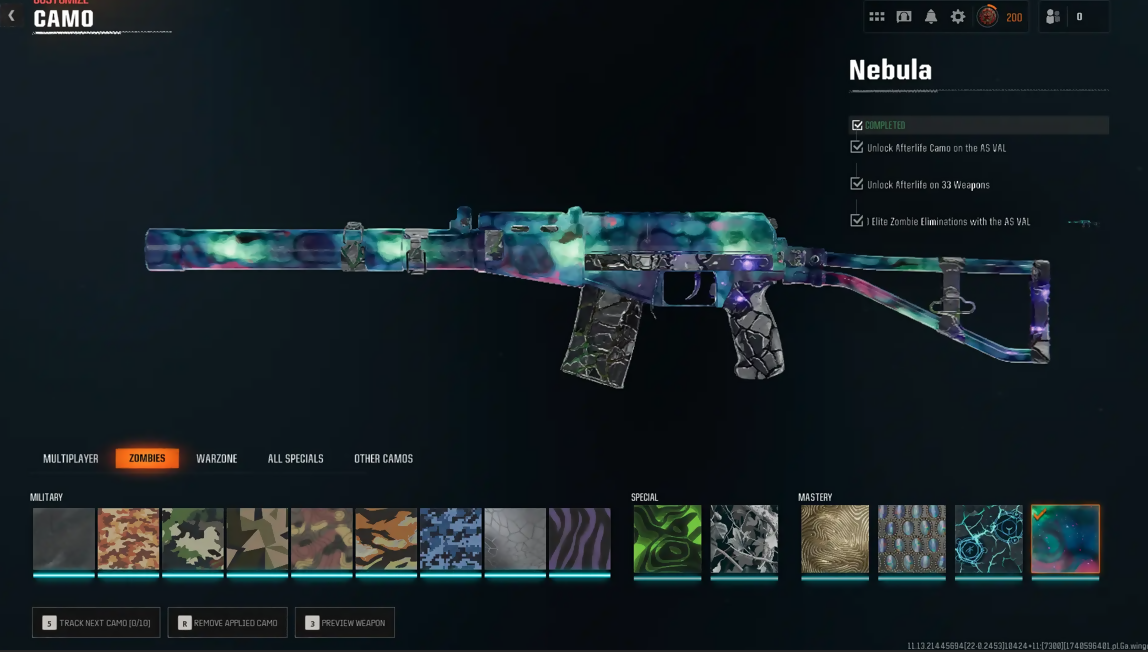Select the purple zebra stripe camo
The height and width of the screenshot is (652, 1148).
(x=580, y=539)
